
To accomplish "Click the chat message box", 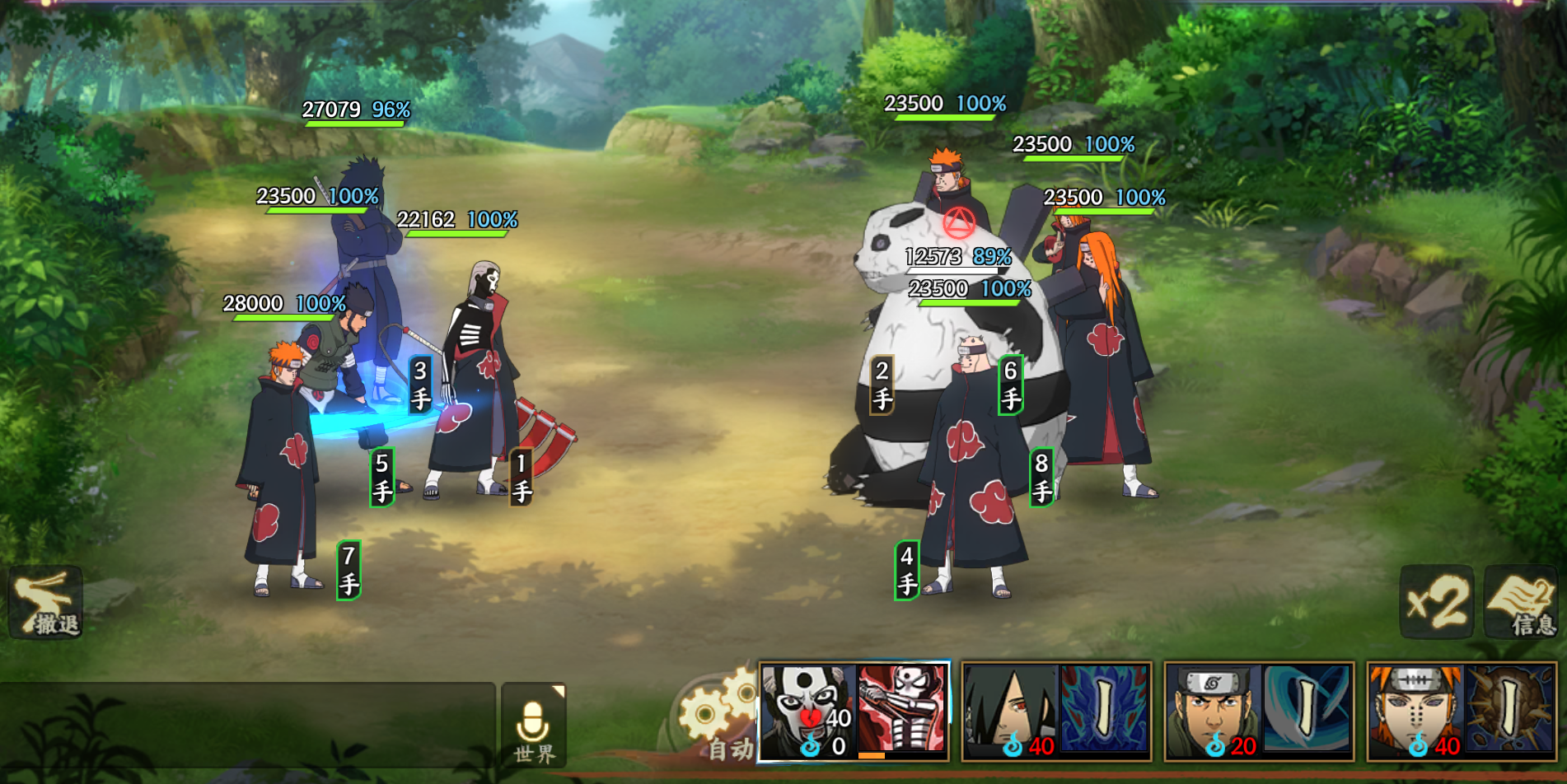I will point(247,726).
